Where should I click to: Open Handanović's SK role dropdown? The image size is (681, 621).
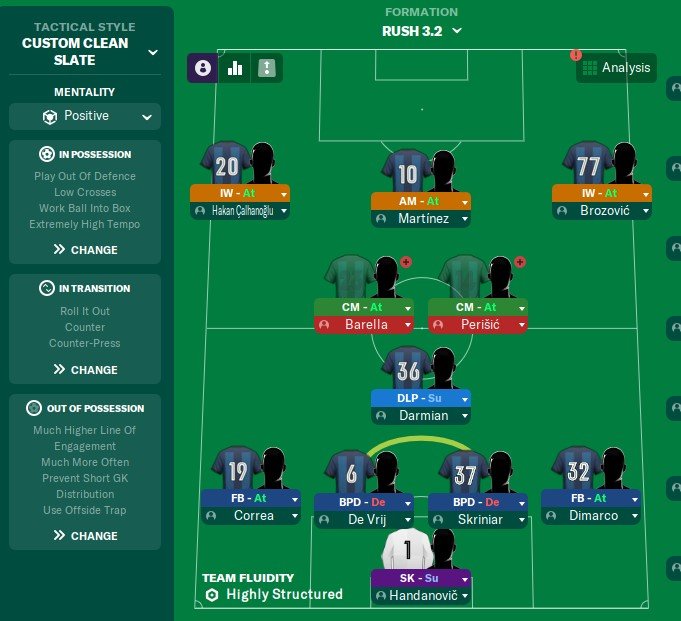465,579
